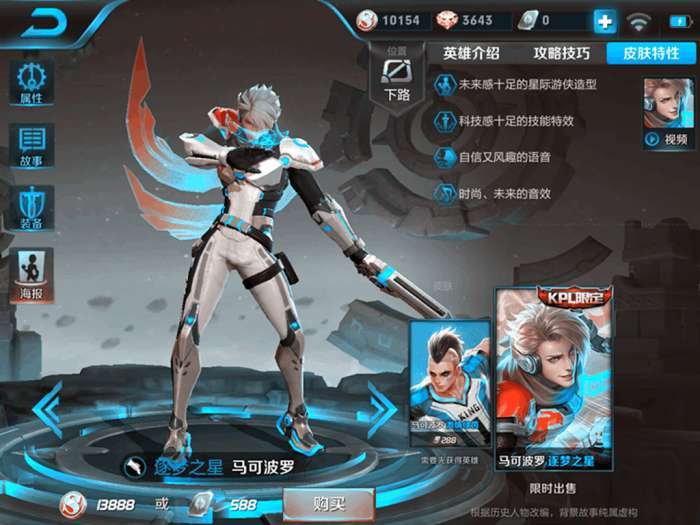Show the 海报 poster view
This screenshot has width=700, height=525.
pyautogui.click(x=31, y=272)
